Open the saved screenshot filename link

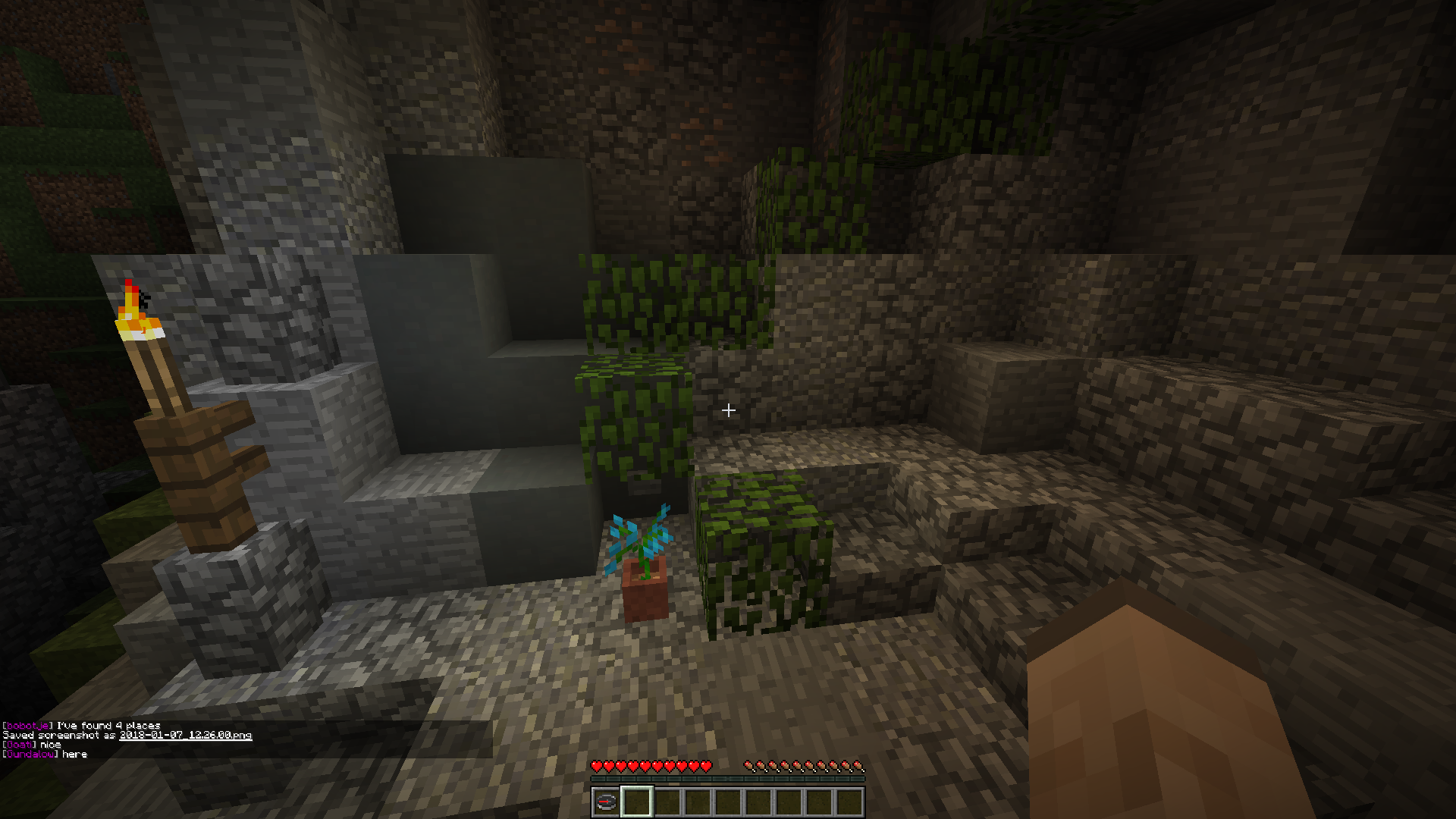click(x=186, y=735)
